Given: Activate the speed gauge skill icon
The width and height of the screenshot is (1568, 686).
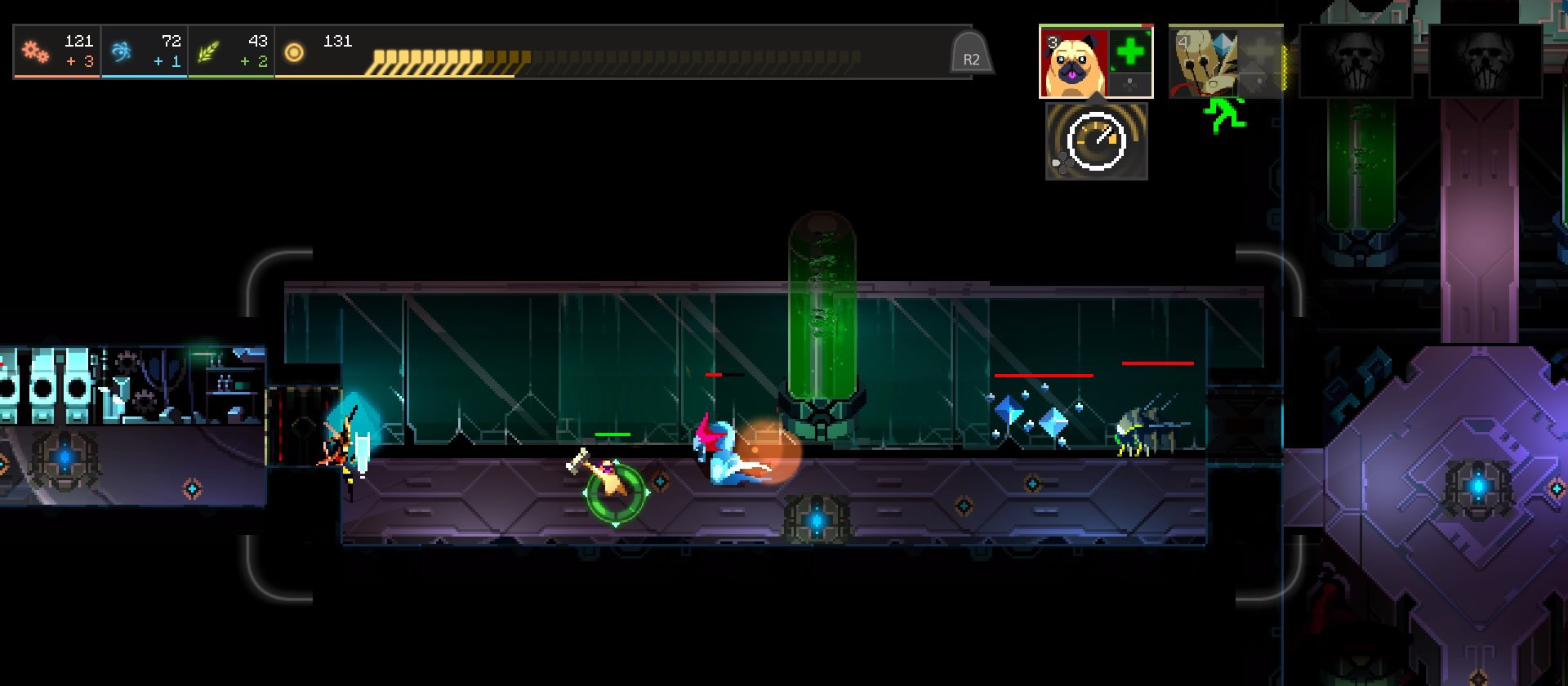Looking at the screenshot, I should click(x=1096, y=140).
